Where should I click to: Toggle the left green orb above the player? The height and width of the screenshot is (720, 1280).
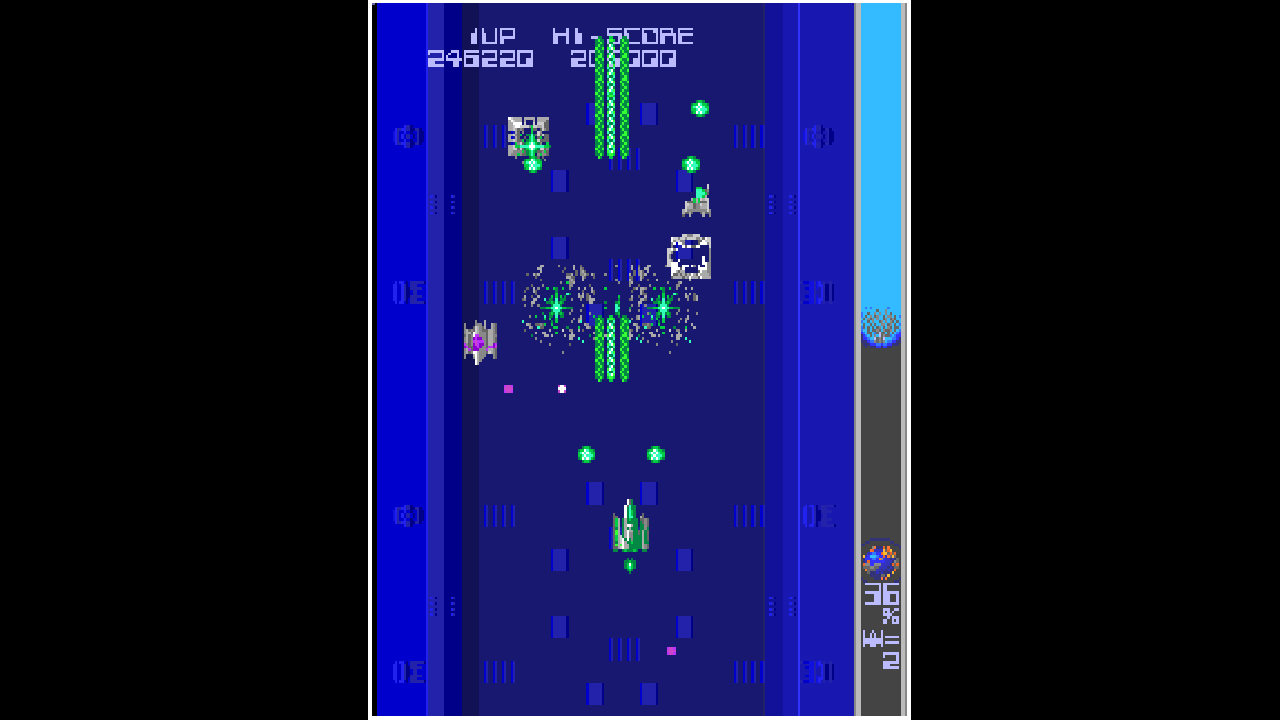tap(587, 453)
